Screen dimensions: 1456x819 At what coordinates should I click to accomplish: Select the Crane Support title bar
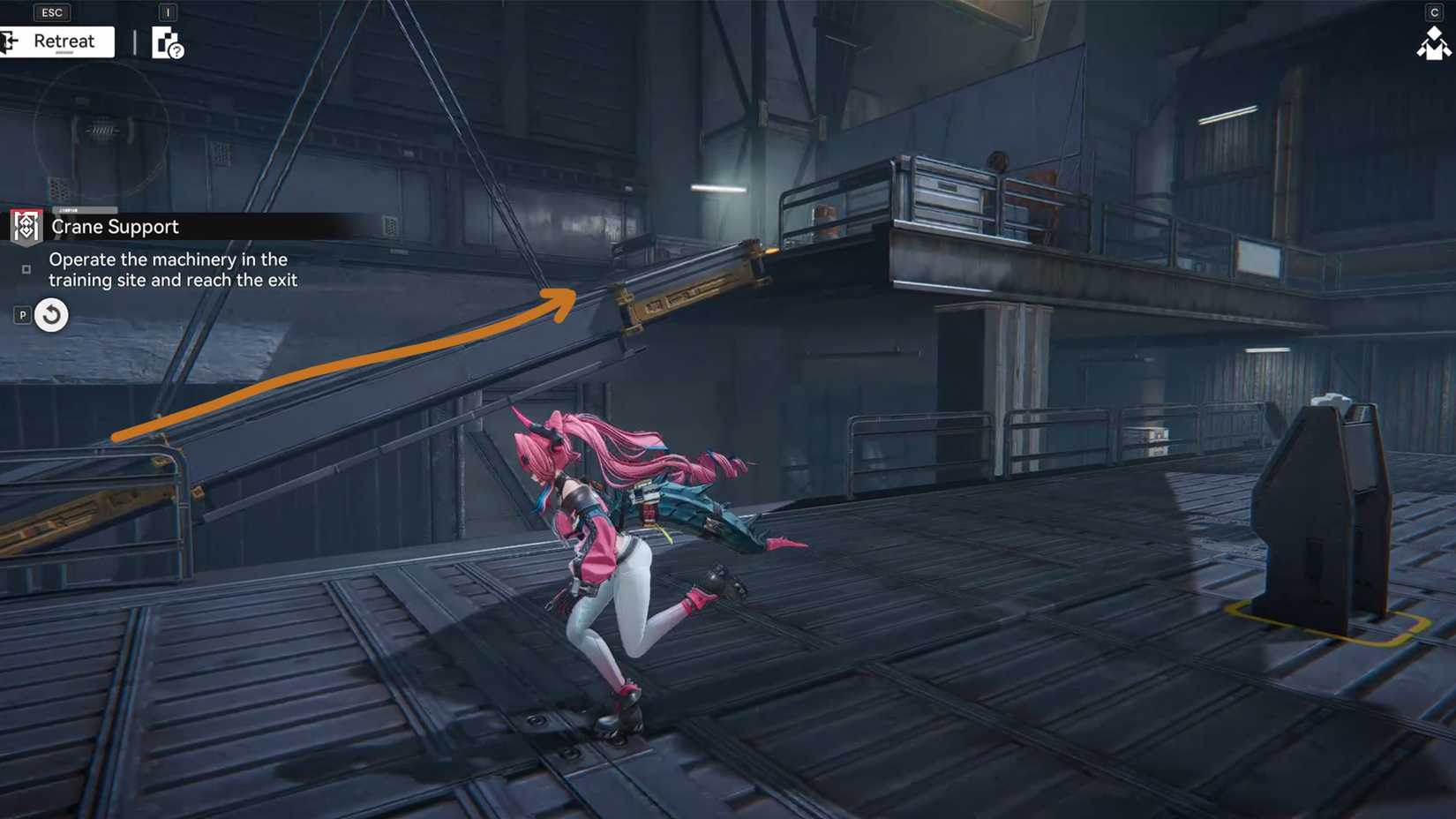pyautogui.click(x=113, y=227)
